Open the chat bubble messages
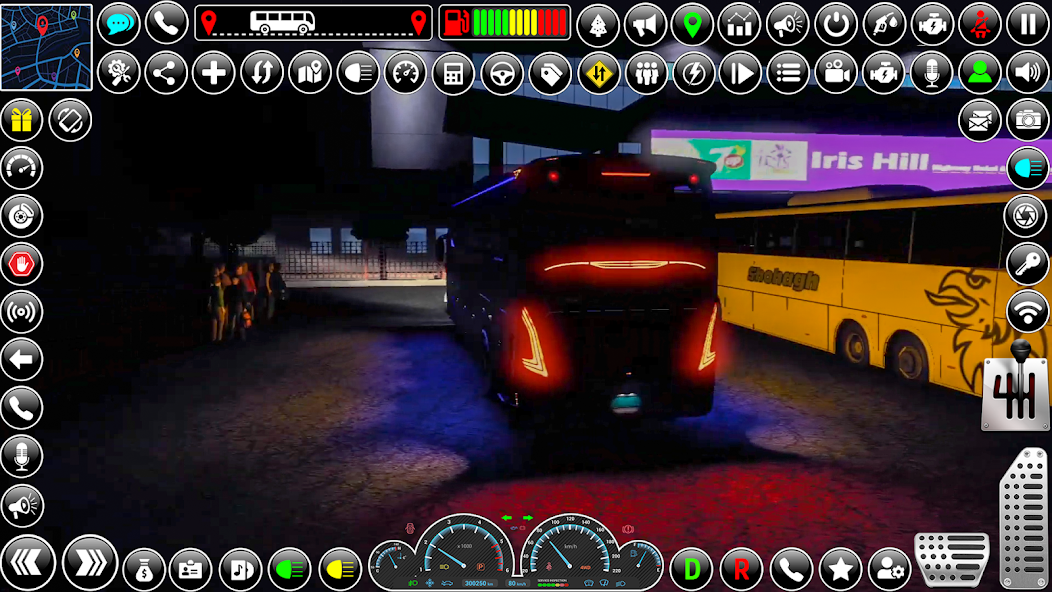 click(x=119, y=24)
